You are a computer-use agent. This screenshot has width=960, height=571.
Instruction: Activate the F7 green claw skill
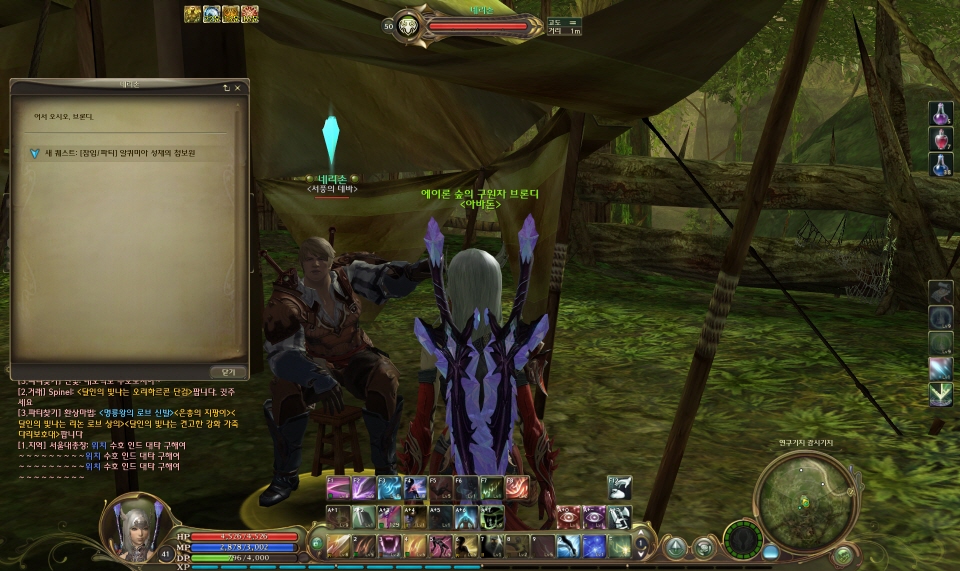[x=491, y=487]
